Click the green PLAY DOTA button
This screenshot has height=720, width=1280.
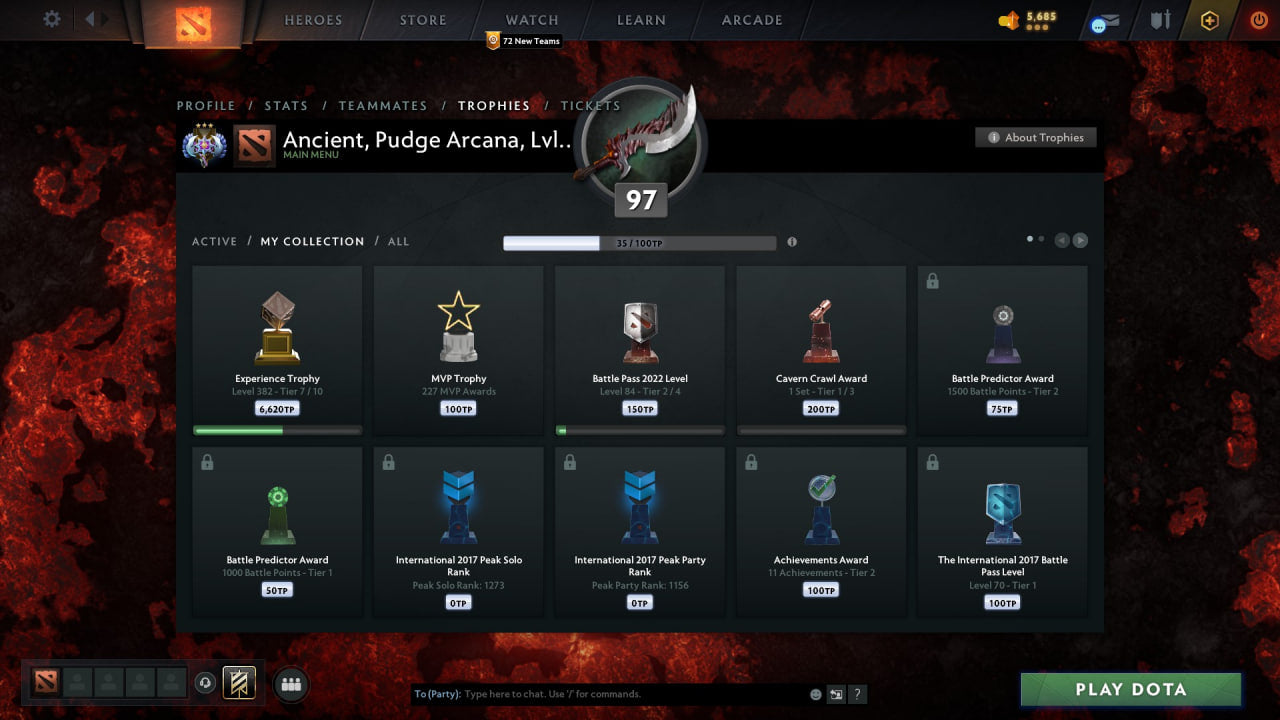tap(1130, 689)
